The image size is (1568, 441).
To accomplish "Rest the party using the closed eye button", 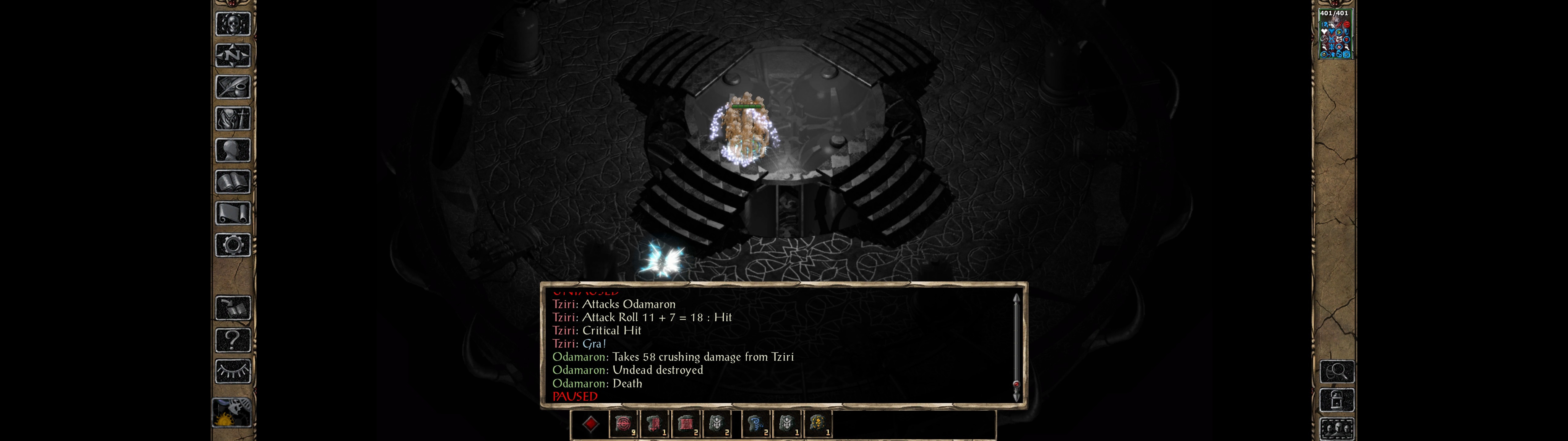I will click(232, 371).
